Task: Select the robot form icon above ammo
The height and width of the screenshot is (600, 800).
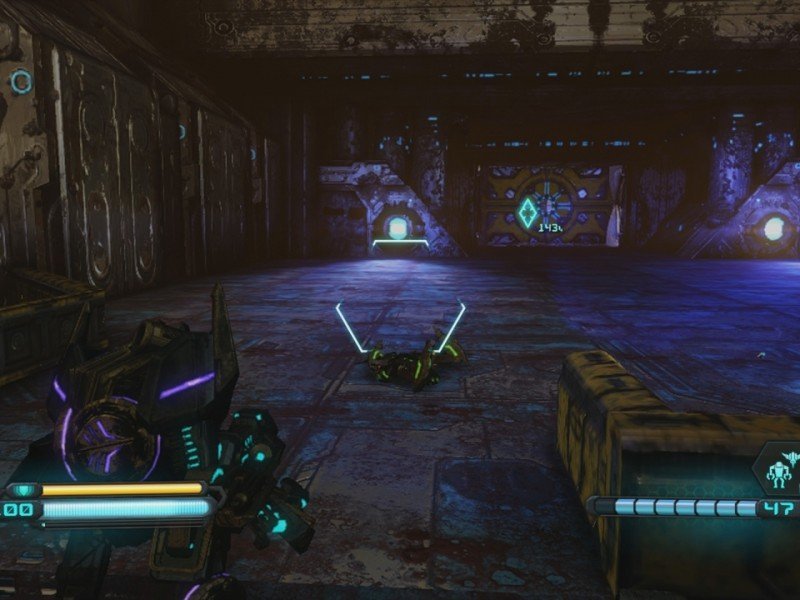Action: tap(778, 468)
